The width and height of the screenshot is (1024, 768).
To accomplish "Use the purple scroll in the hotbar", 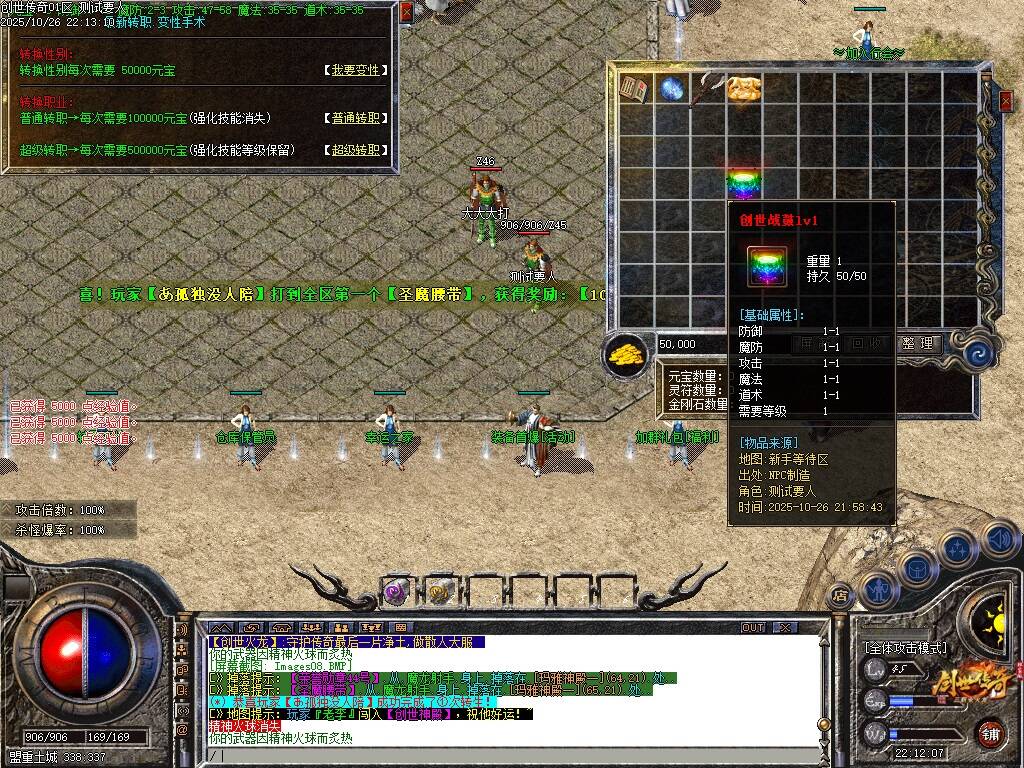I will tap(395, 593).
